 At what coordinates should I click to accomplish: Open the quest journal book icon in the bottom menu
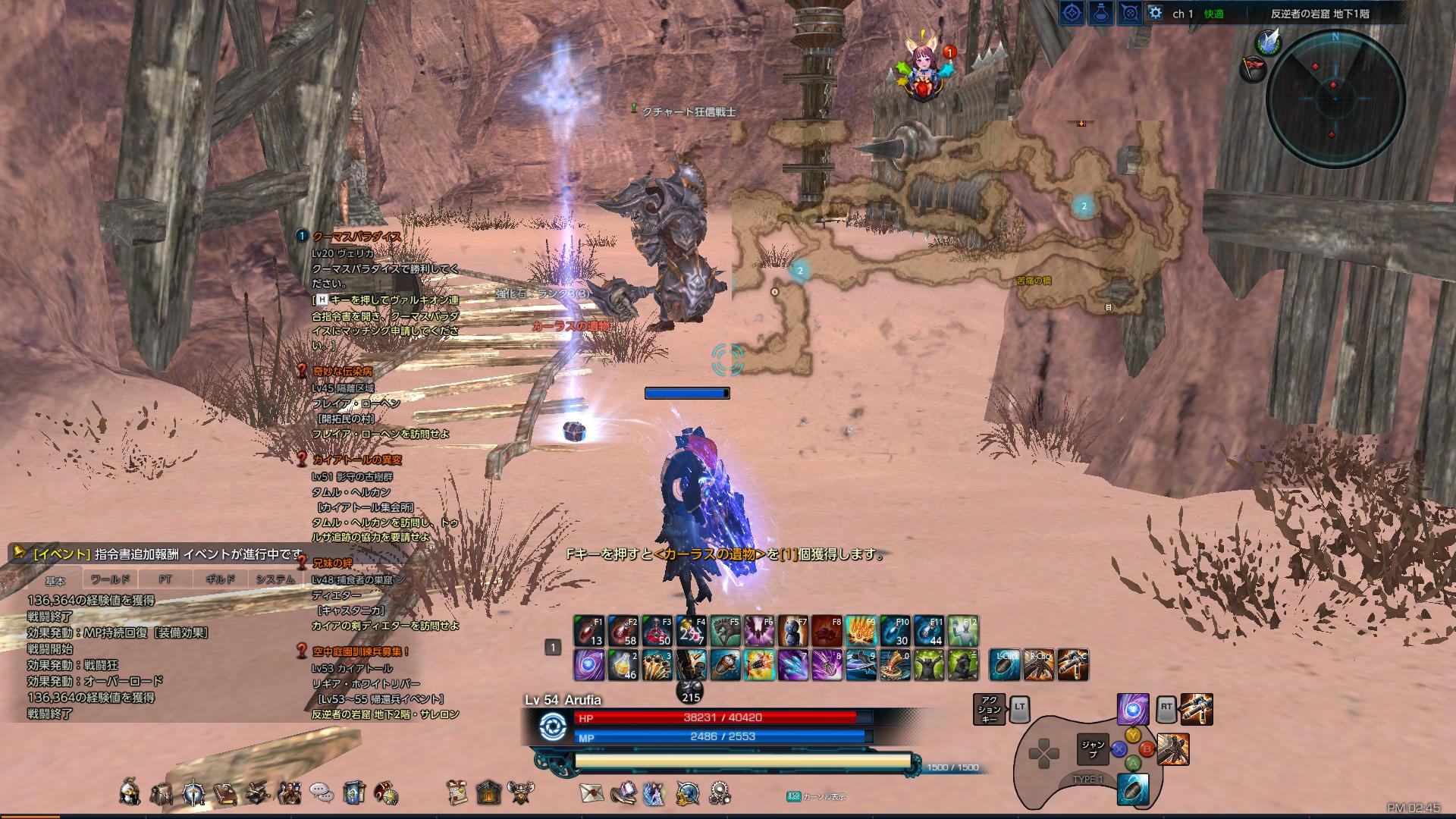225,793
